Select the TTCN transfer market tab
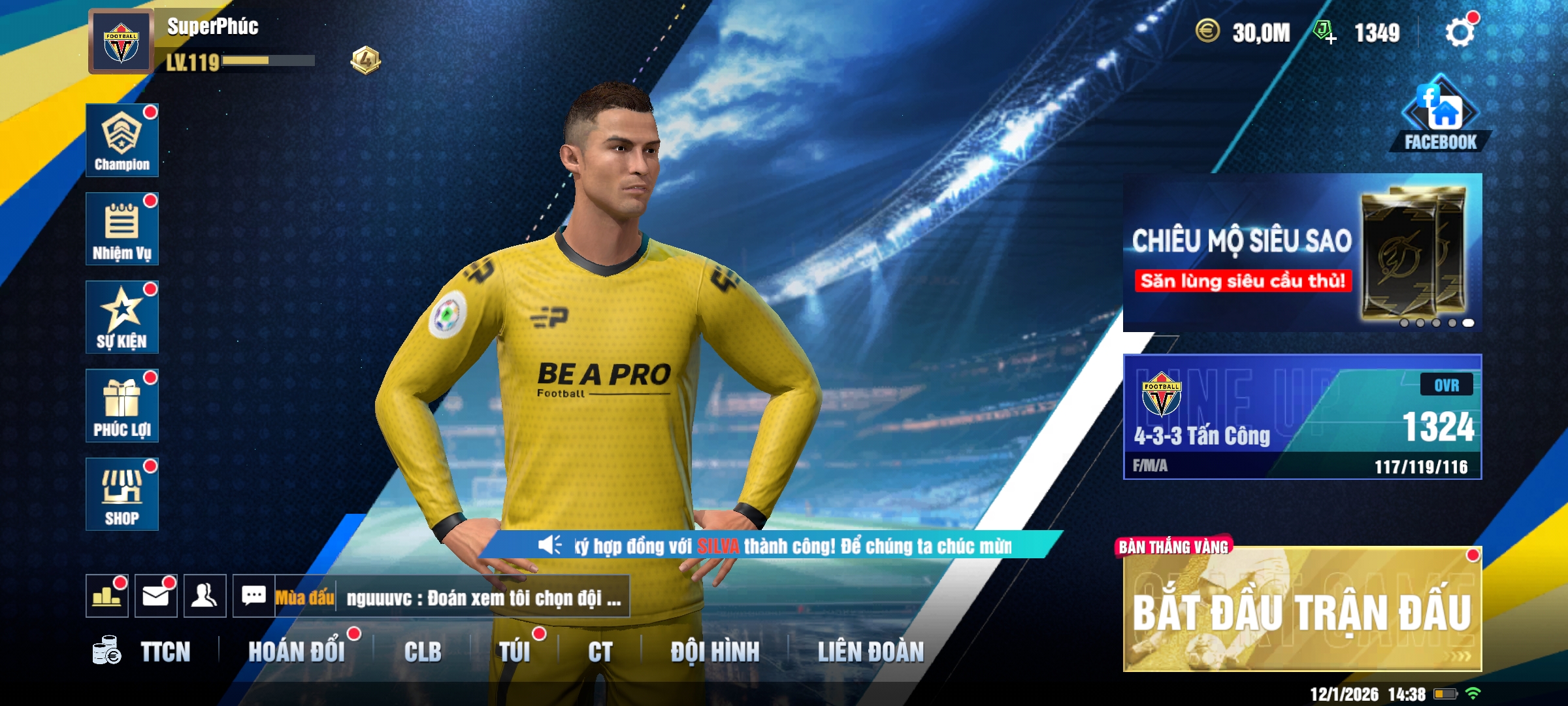 (165, 652)
